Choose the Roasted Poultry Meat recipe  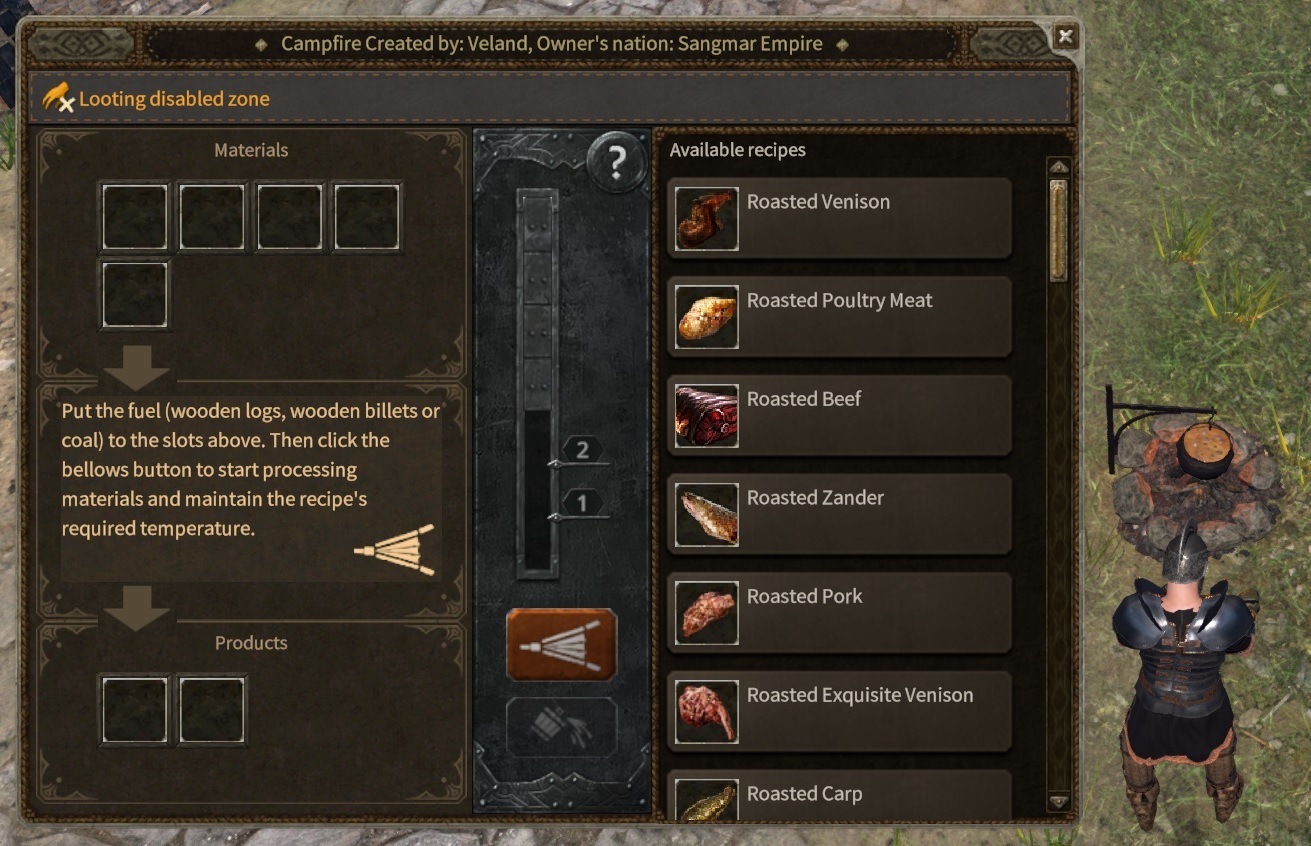pos(839,317)
